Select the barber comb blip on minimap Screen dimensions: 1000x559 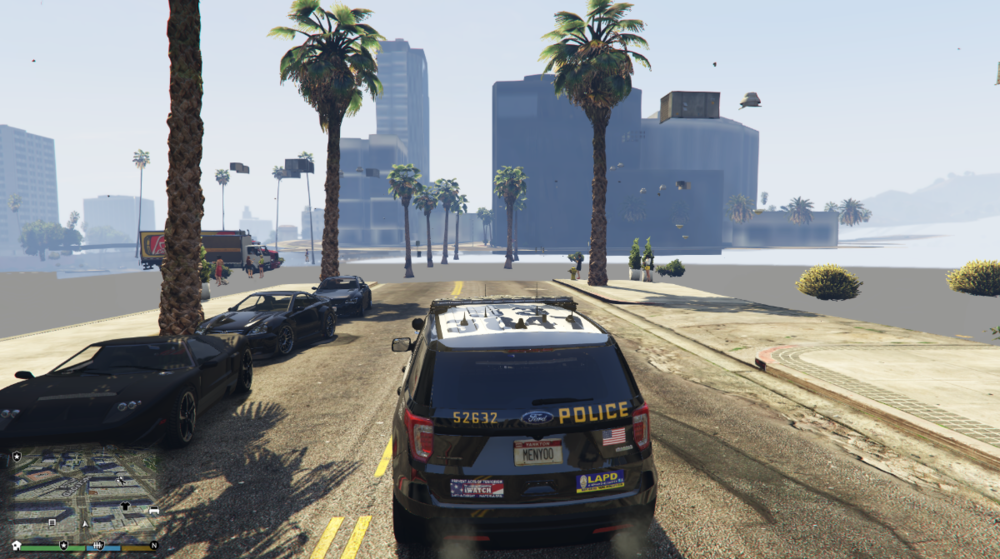(x=98, y=545)
